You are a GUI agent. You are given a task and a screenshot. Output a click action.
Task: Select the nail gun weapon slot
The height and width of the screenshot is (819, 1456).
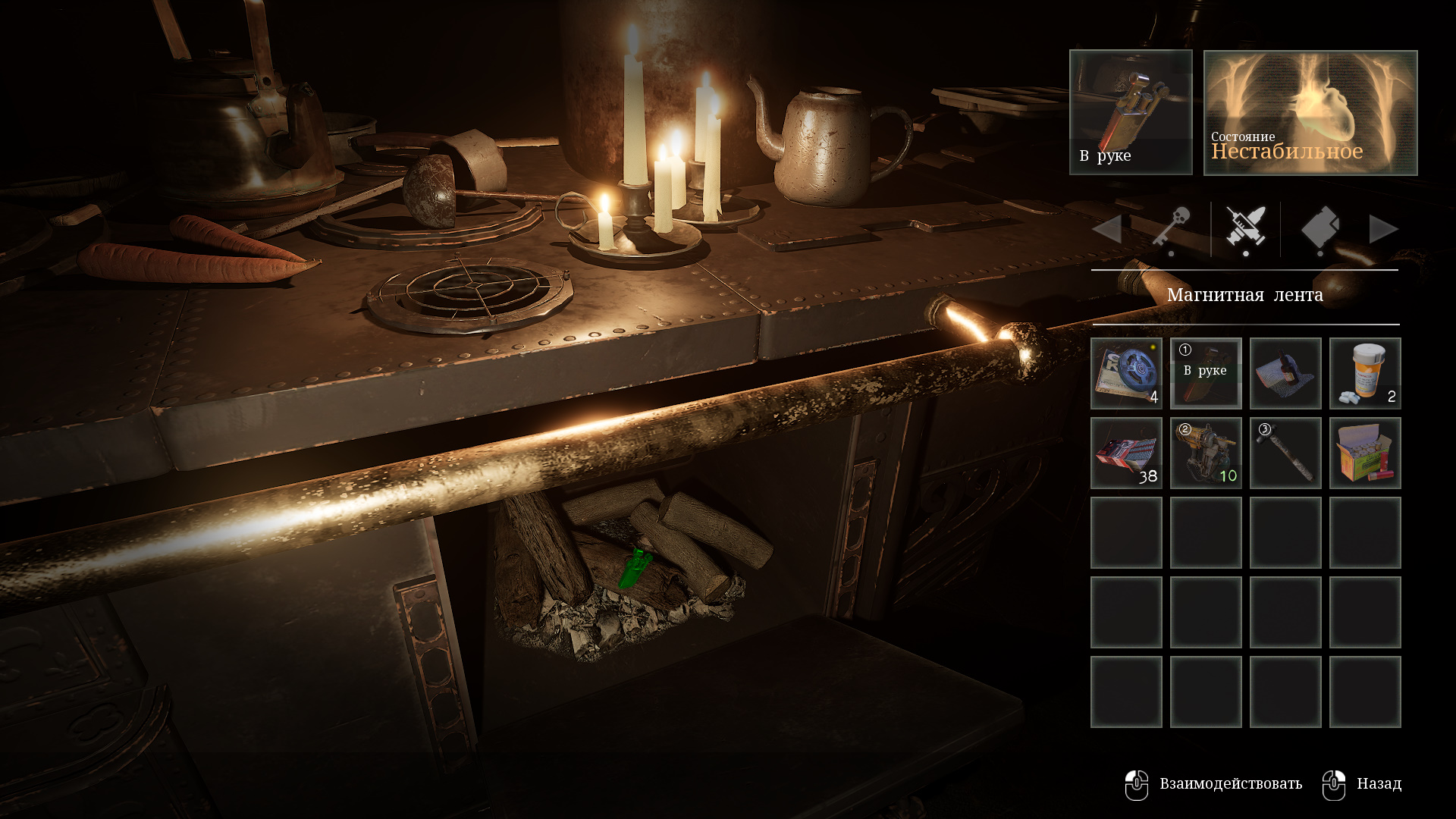pyautogui.click(x=1206, y=453)
